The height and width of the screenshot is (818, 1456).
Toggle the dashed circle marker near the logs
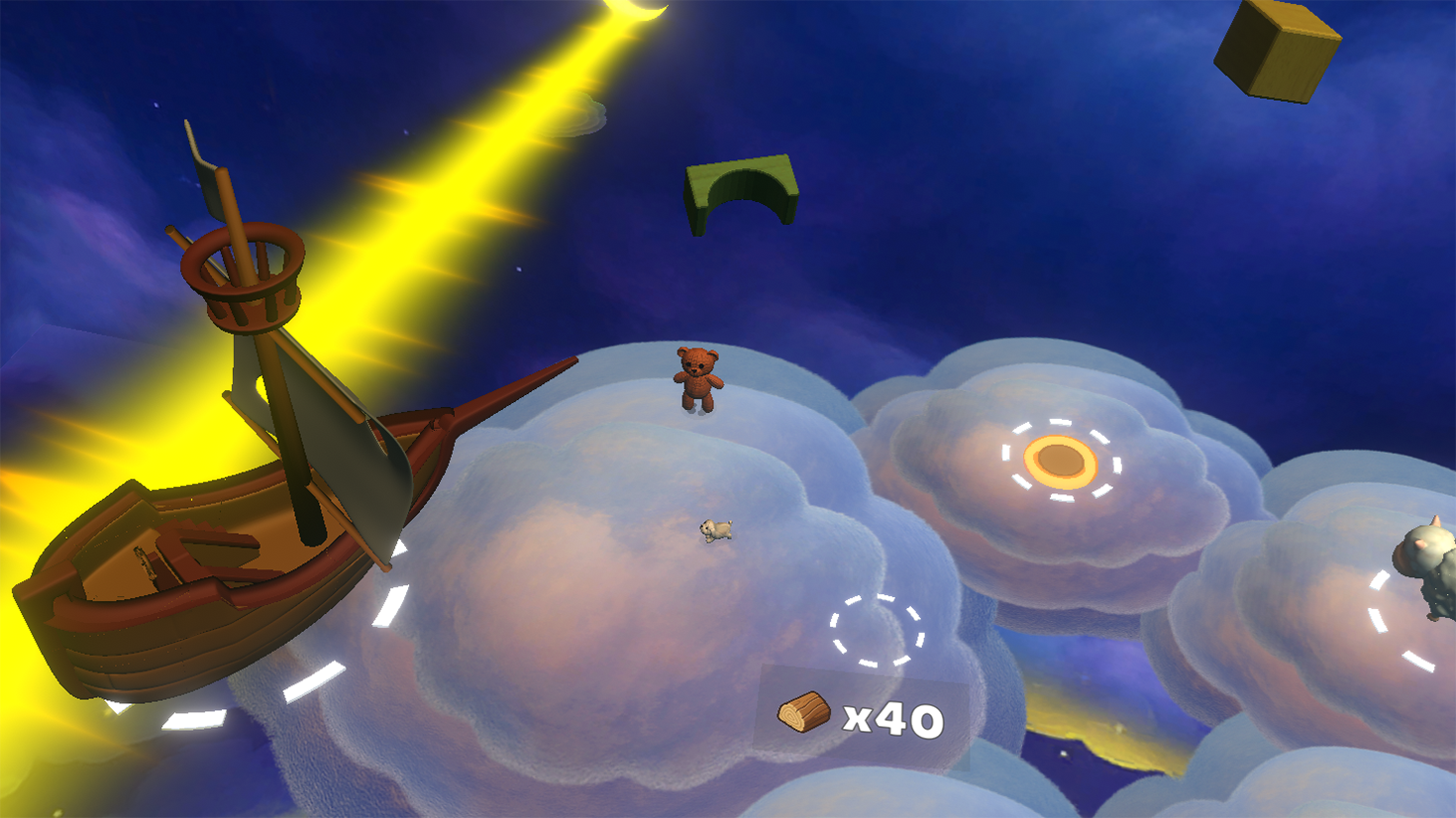(x=876, y=630)
